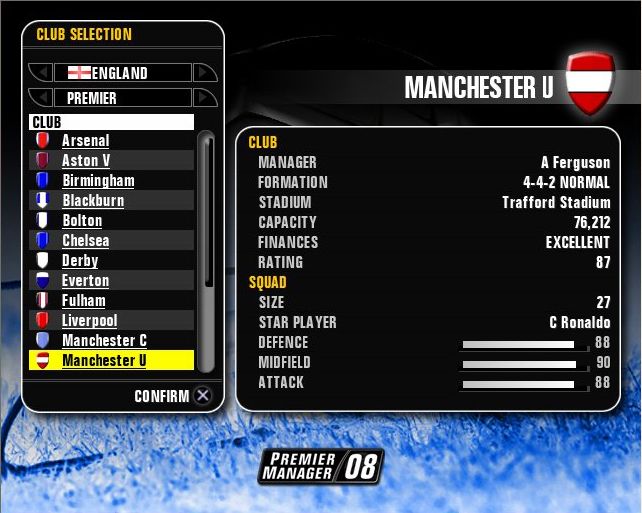
Task: Click the right arrow beside England
Action: pyautogui.click(x=204, y=73)
